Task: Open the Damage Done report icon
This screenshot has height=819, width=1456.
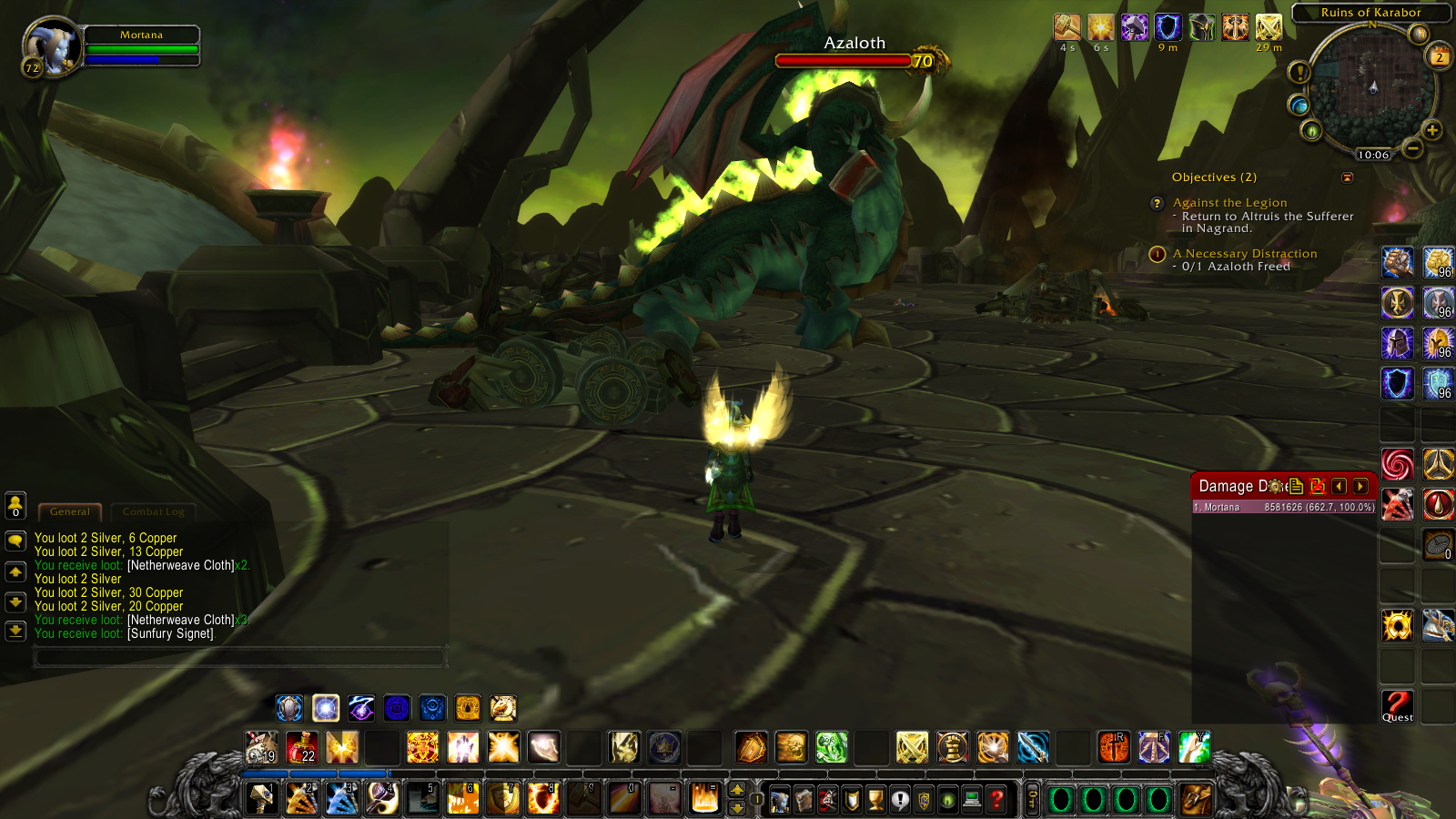Action: point(1296,487)
